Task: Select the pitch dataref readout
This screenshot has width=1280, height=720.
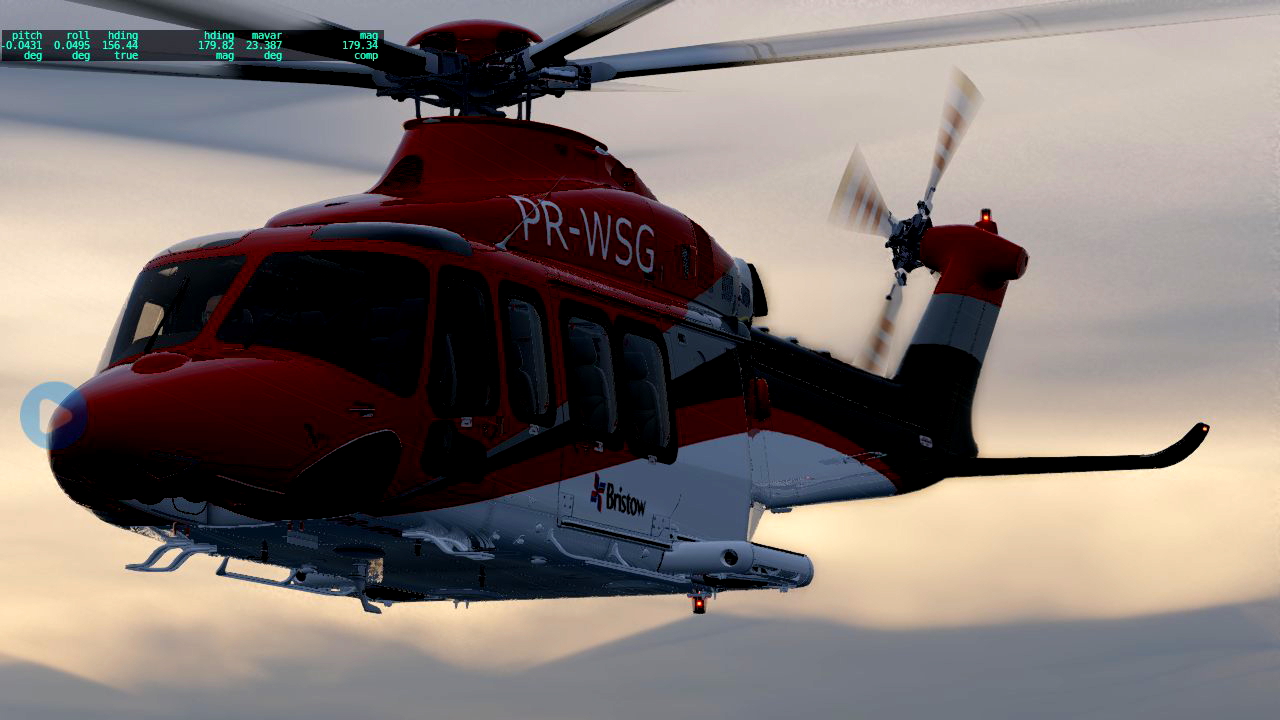Action: [20, 44]
